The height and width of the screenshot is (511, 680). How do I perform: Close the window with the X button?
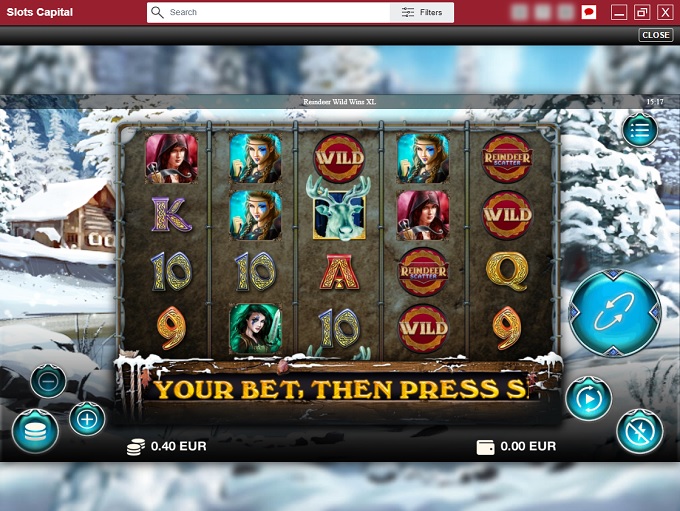click(664, 12)
